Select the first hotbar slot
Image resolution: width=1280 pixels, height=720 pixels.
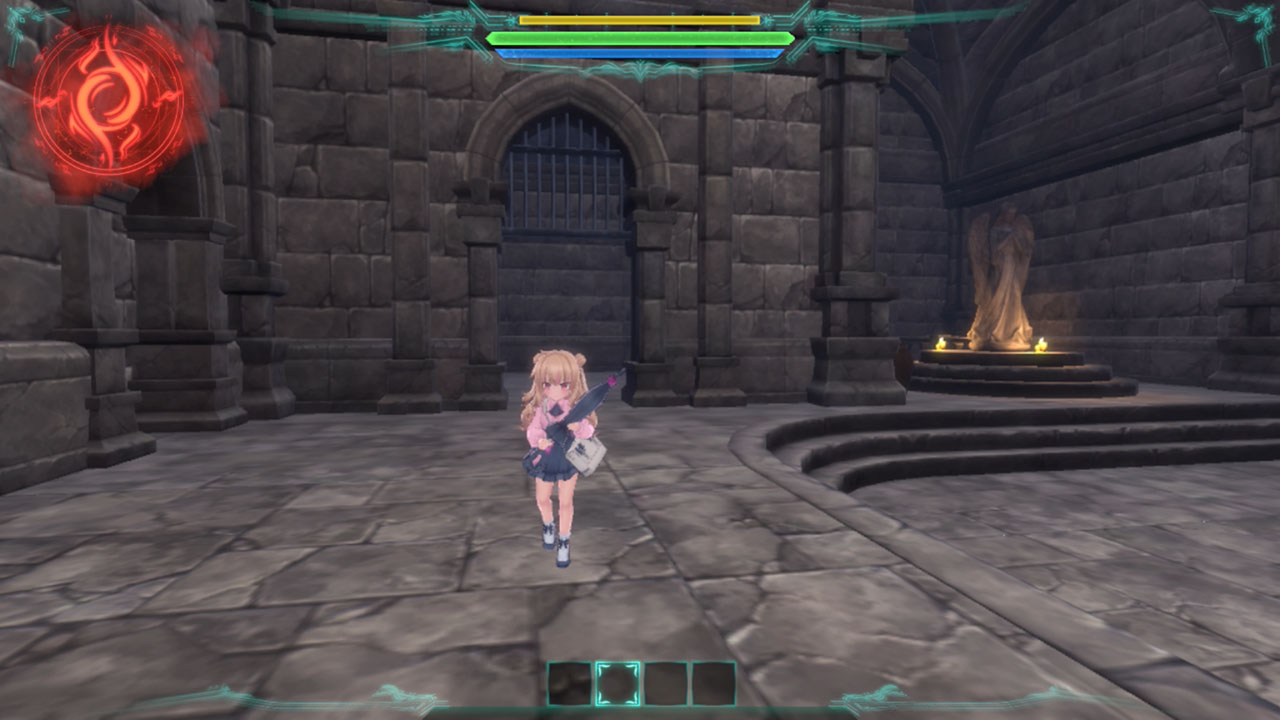[568, 683]
